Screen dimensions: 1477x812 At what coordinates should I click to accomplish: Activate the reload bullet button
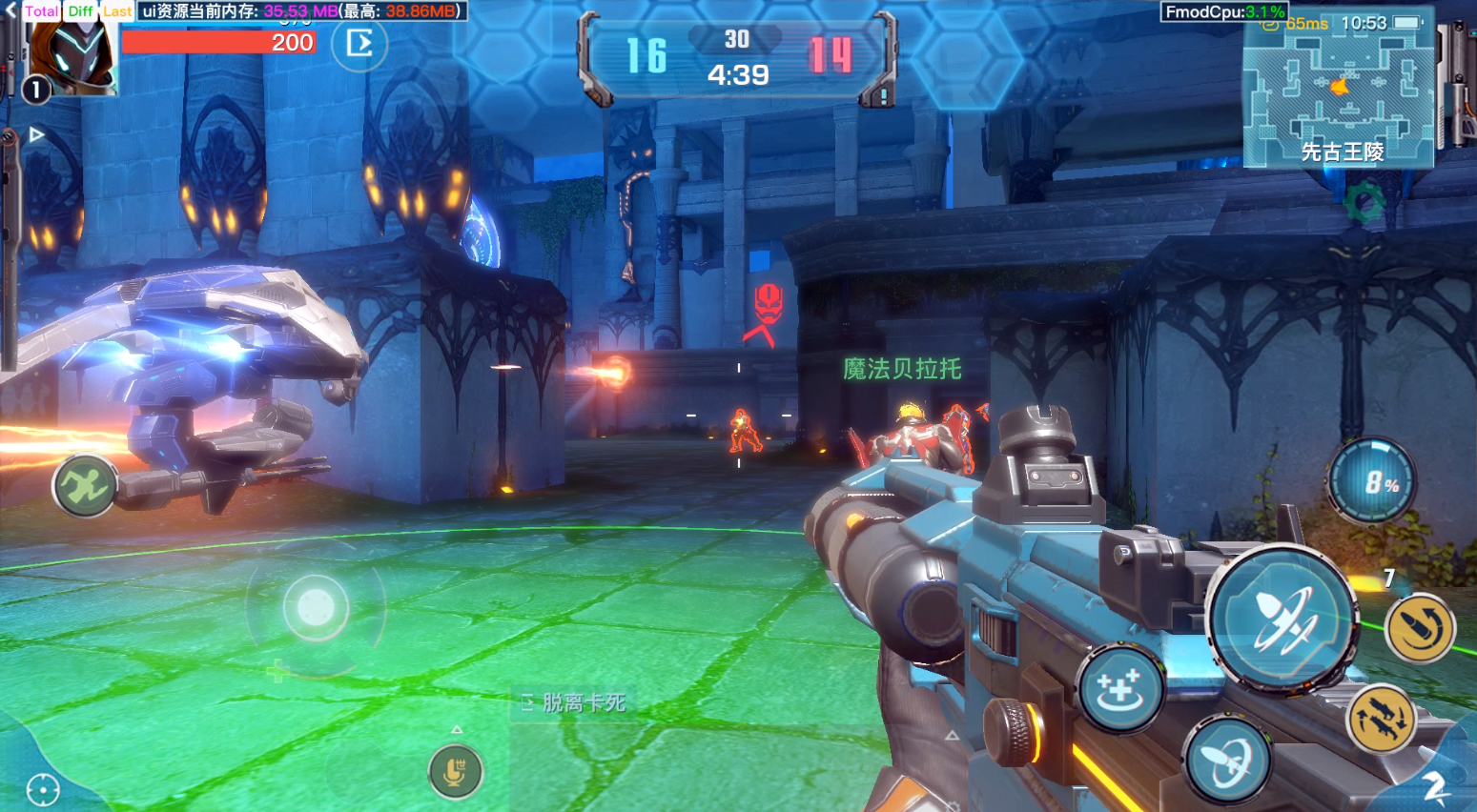pyautogui.click(x=1419, y=628)
